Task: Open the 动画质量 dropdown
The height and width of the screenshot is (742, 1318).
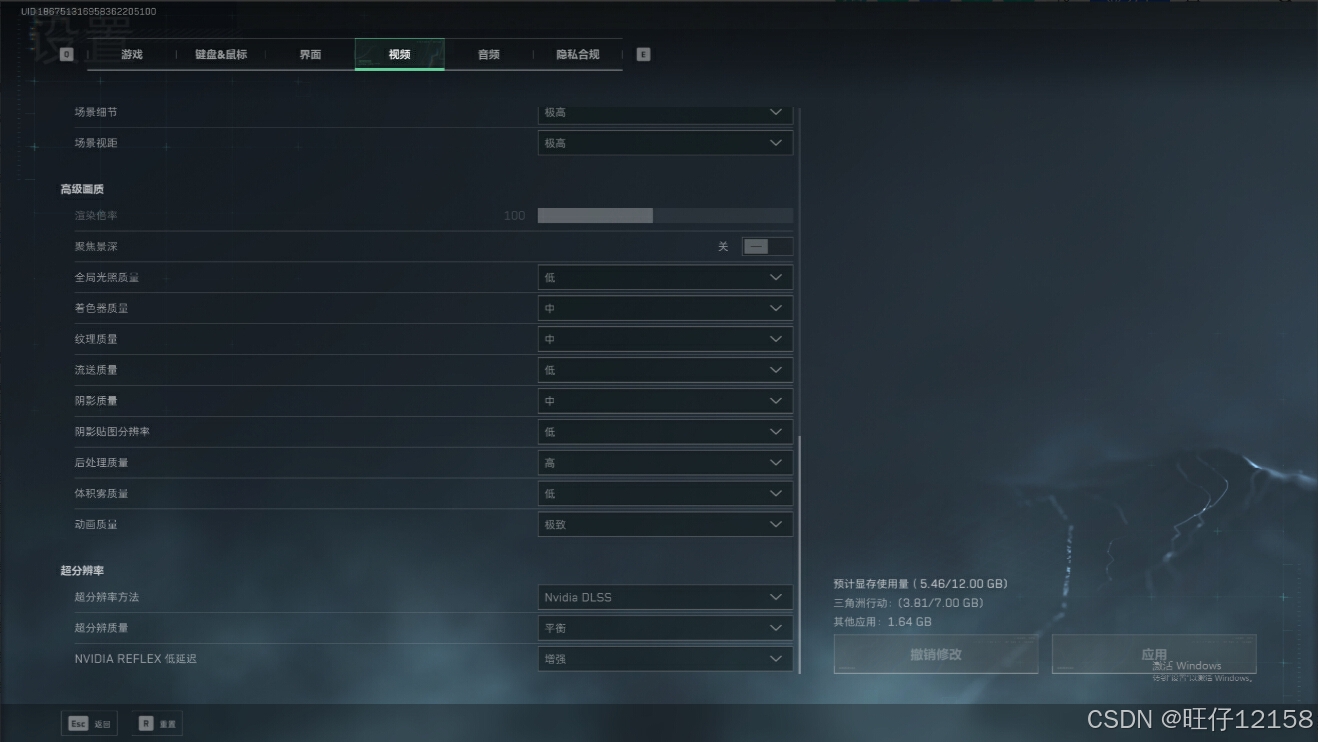Action: (665, 525)
